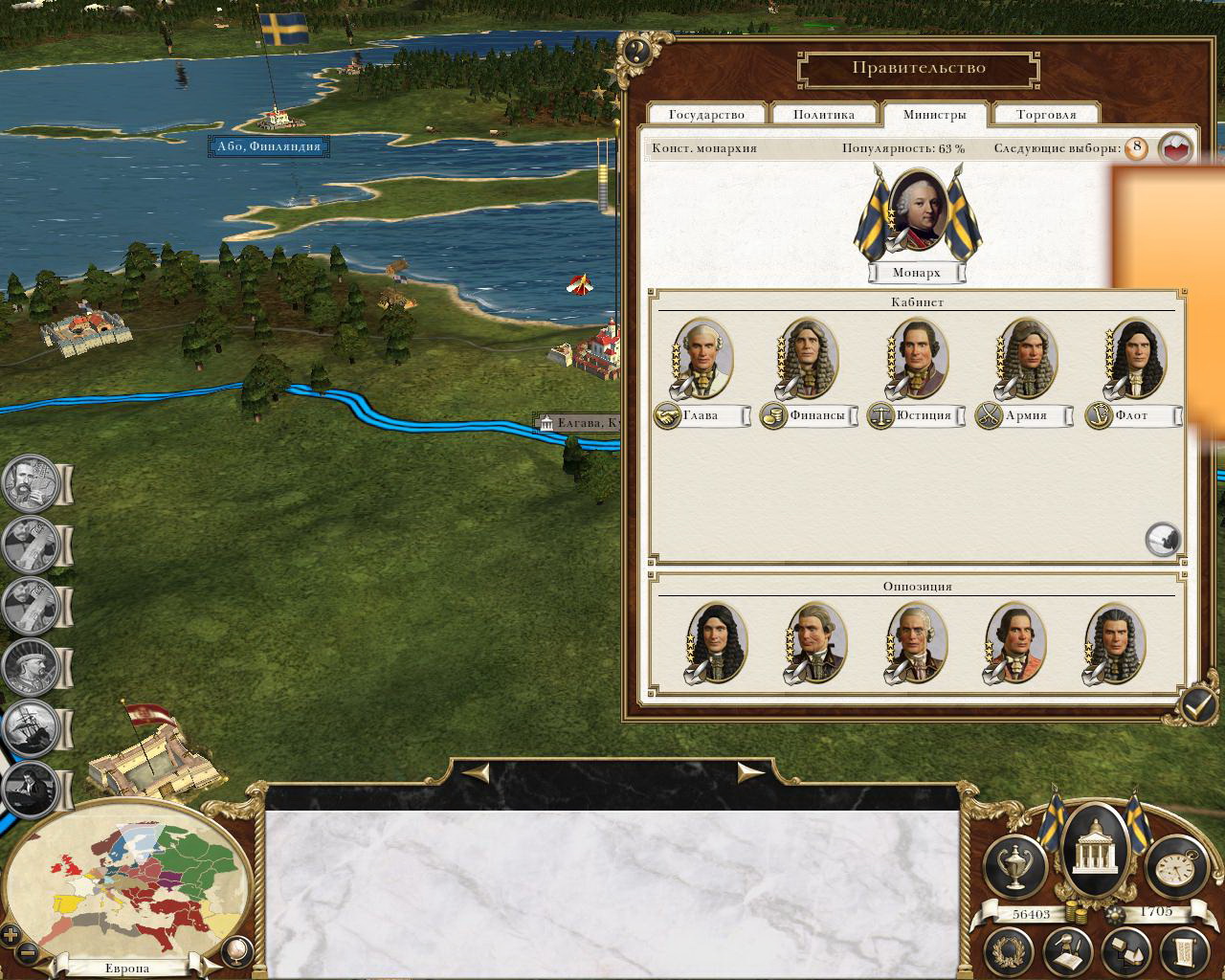The image size is (1225, 980).
Task: Zoom out the minimap with minus button
Action: 28,952
